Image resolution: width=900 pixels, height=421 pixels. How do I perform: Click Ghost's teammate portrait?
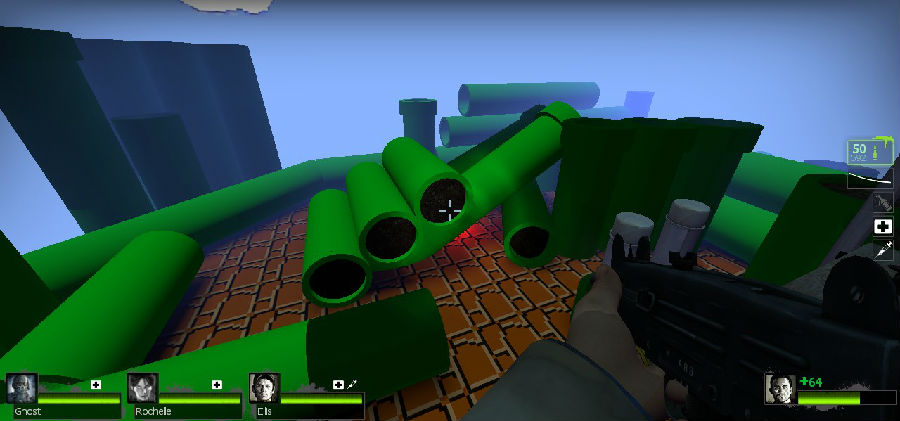22,389
